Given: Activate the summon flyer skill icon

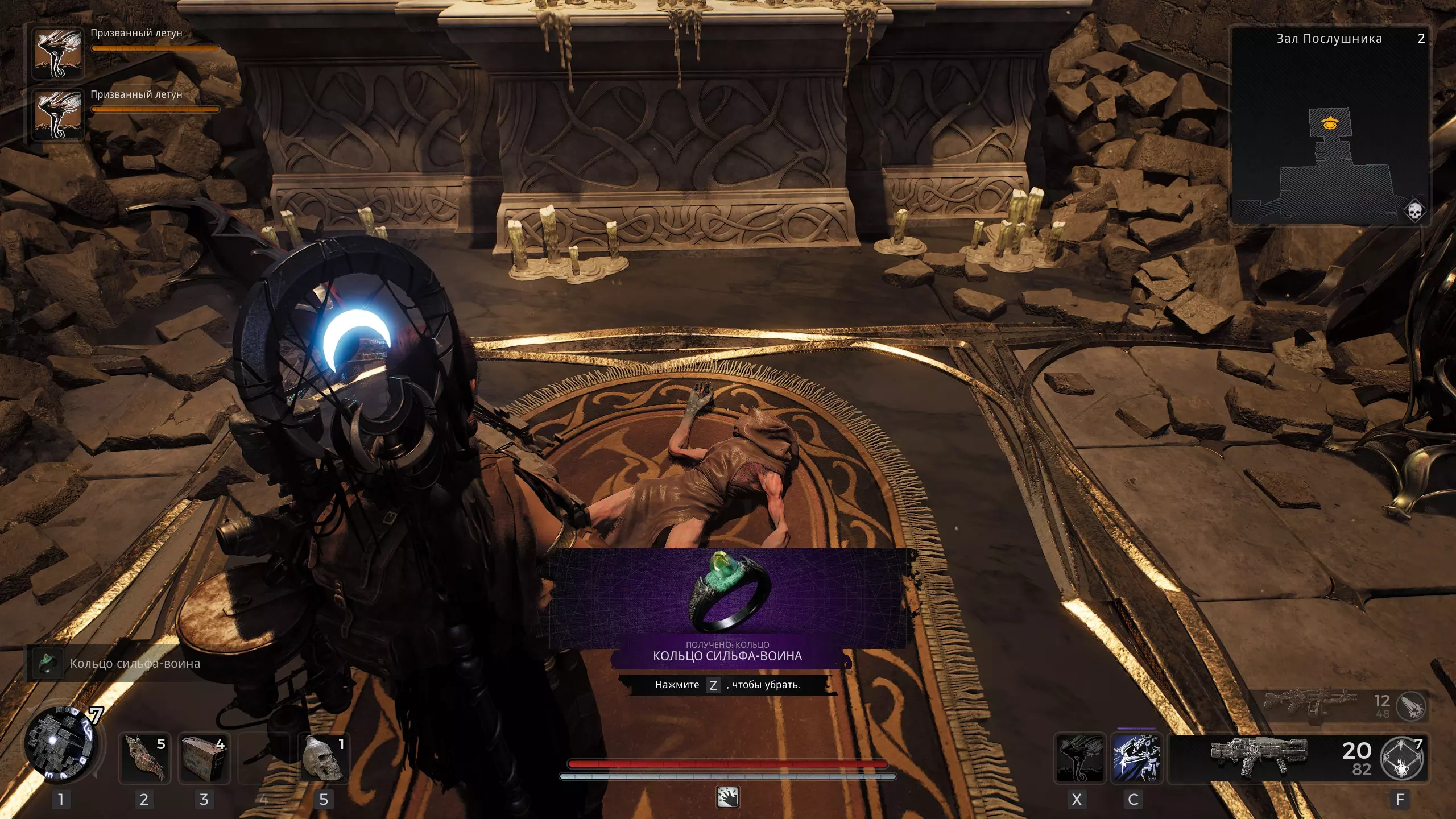Looking at the screenshot, I should click(1079, 759).
